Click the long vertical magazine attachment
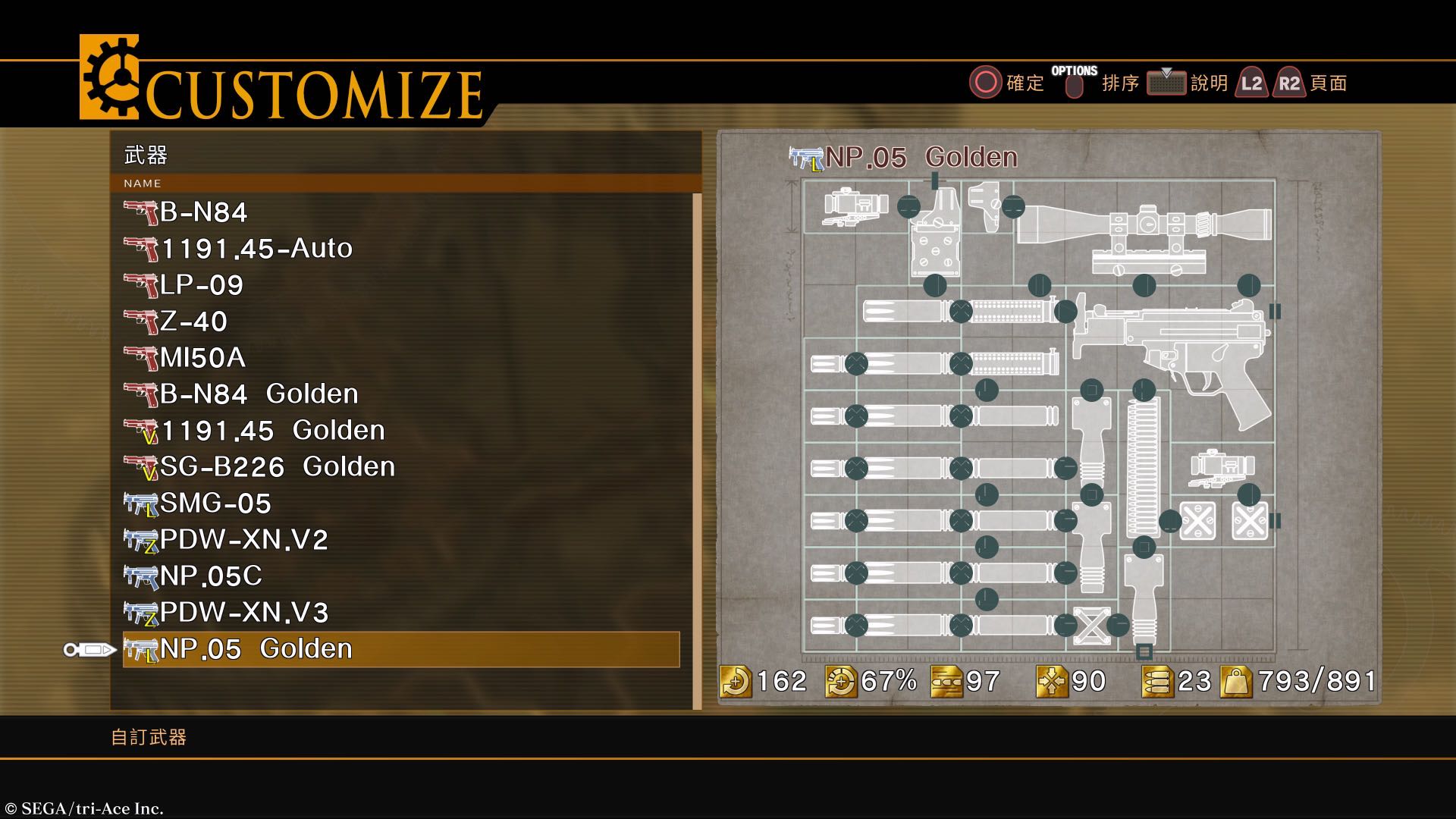Image resolution: width=1456 pixels, height=819 pixels. pos(1143,469)
